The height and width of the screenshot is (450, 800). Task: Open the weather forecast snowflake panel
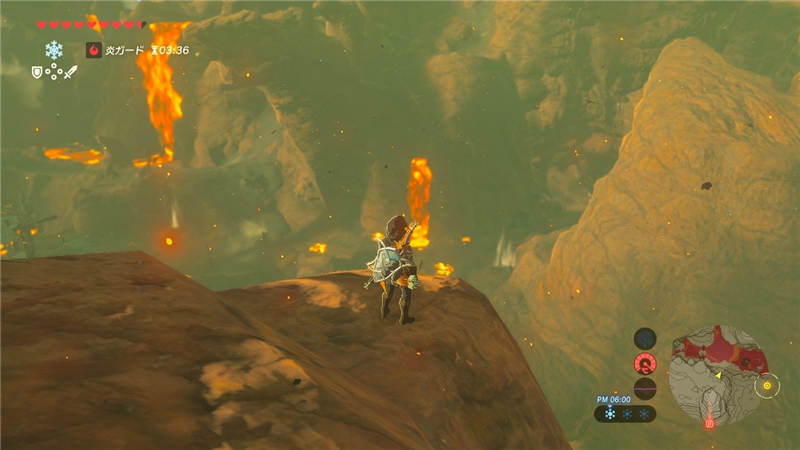[x=625, y=413]
